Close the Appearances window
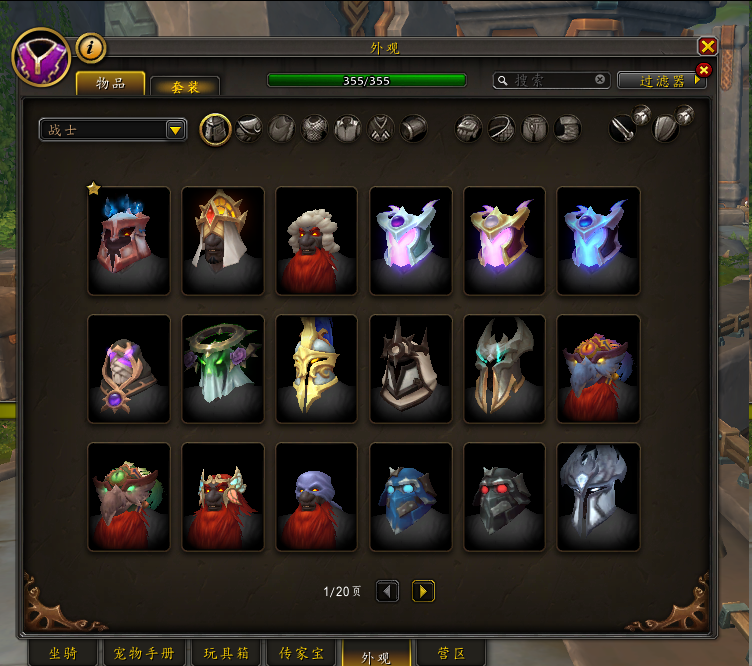The height and width of the screenshot is (666, 752). coord(707,46)
